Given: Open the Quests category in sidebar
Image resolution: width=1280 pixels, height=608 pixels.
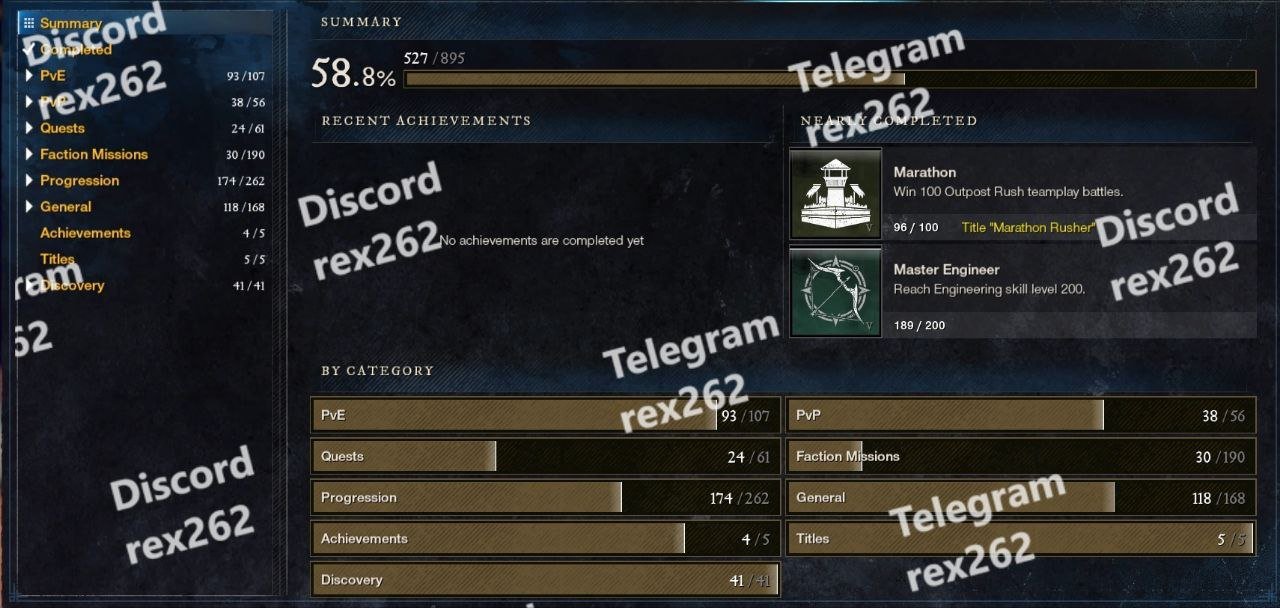Looking at the screenshot, I should [62, 128].
